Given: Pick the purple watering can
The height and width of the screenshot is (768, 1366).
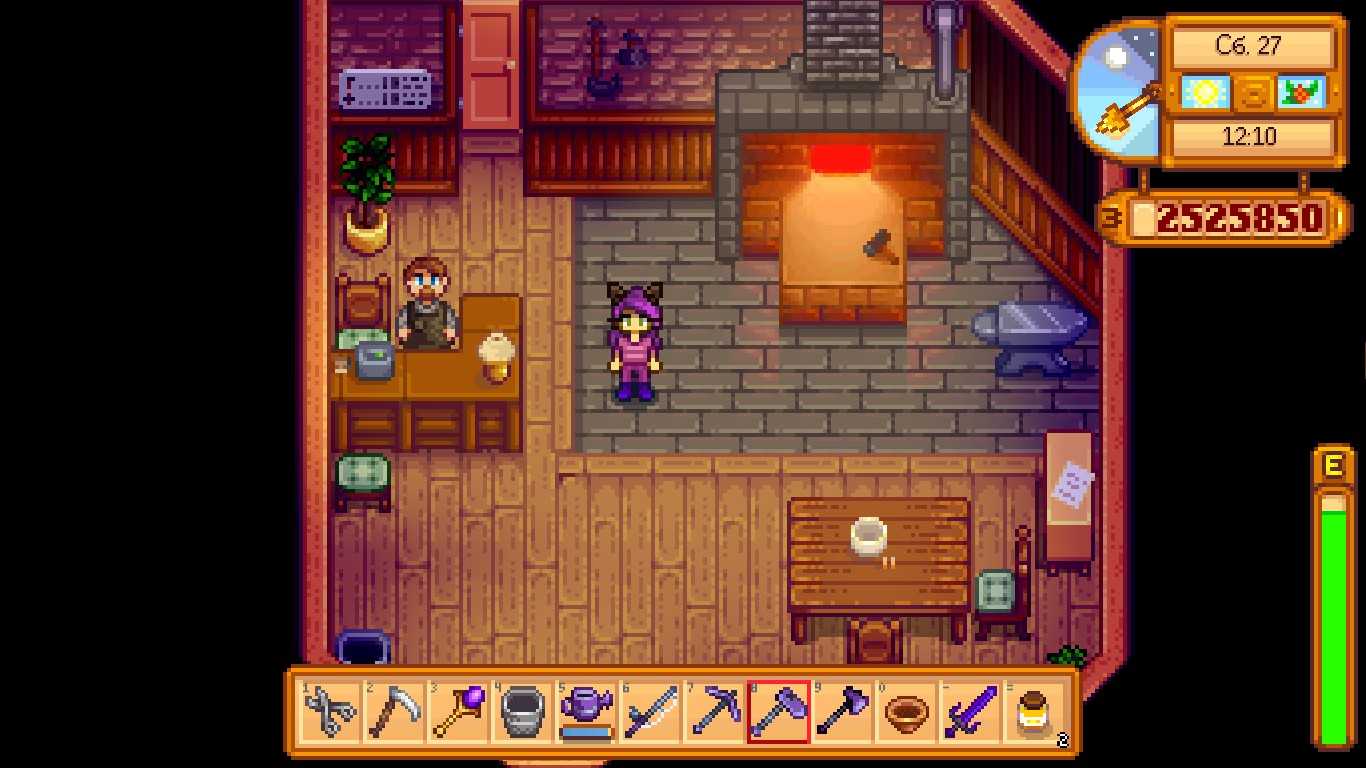Looking at the screenshot, I should click(x=586, y=712).
